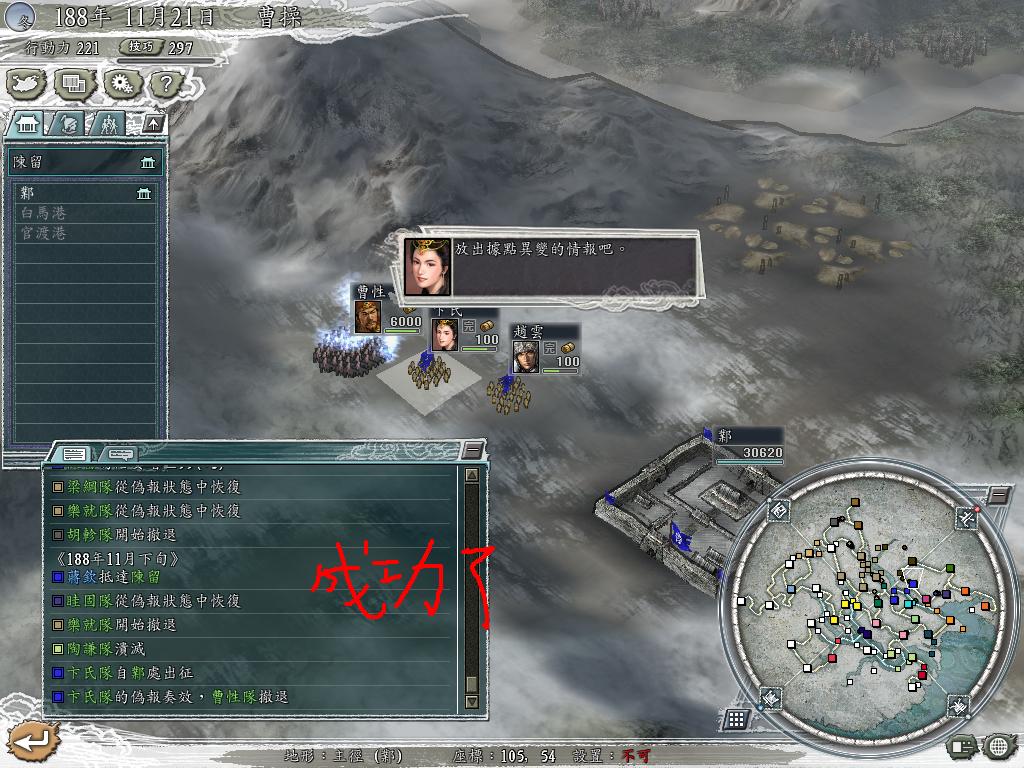Switch to the event log text tab
The image size is (1024, 768).
point(74,453)
